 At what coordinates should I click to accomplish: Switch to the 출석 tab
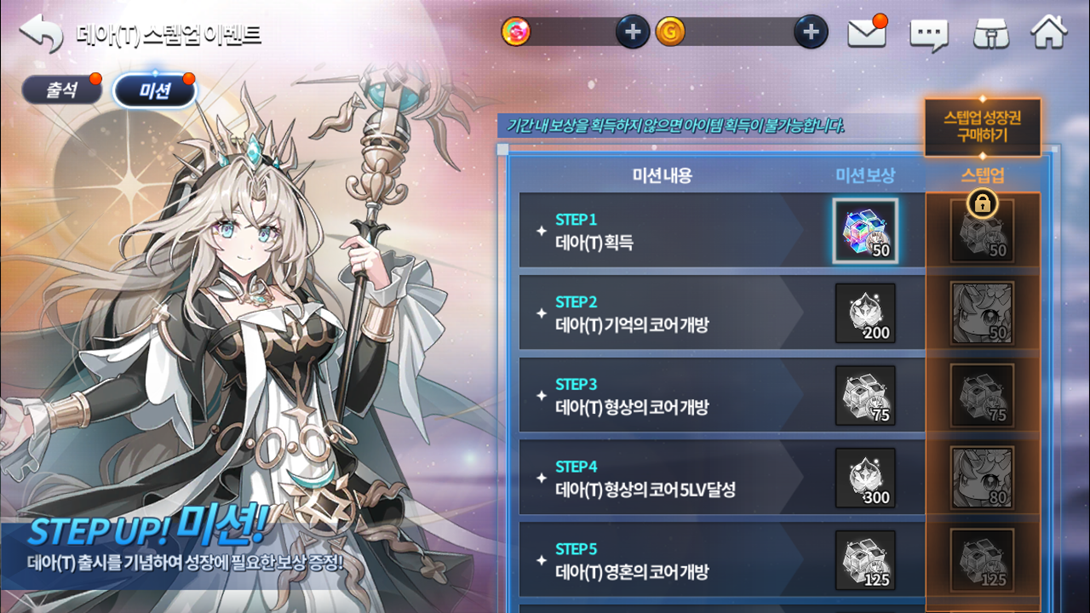(x=62, y=90)
